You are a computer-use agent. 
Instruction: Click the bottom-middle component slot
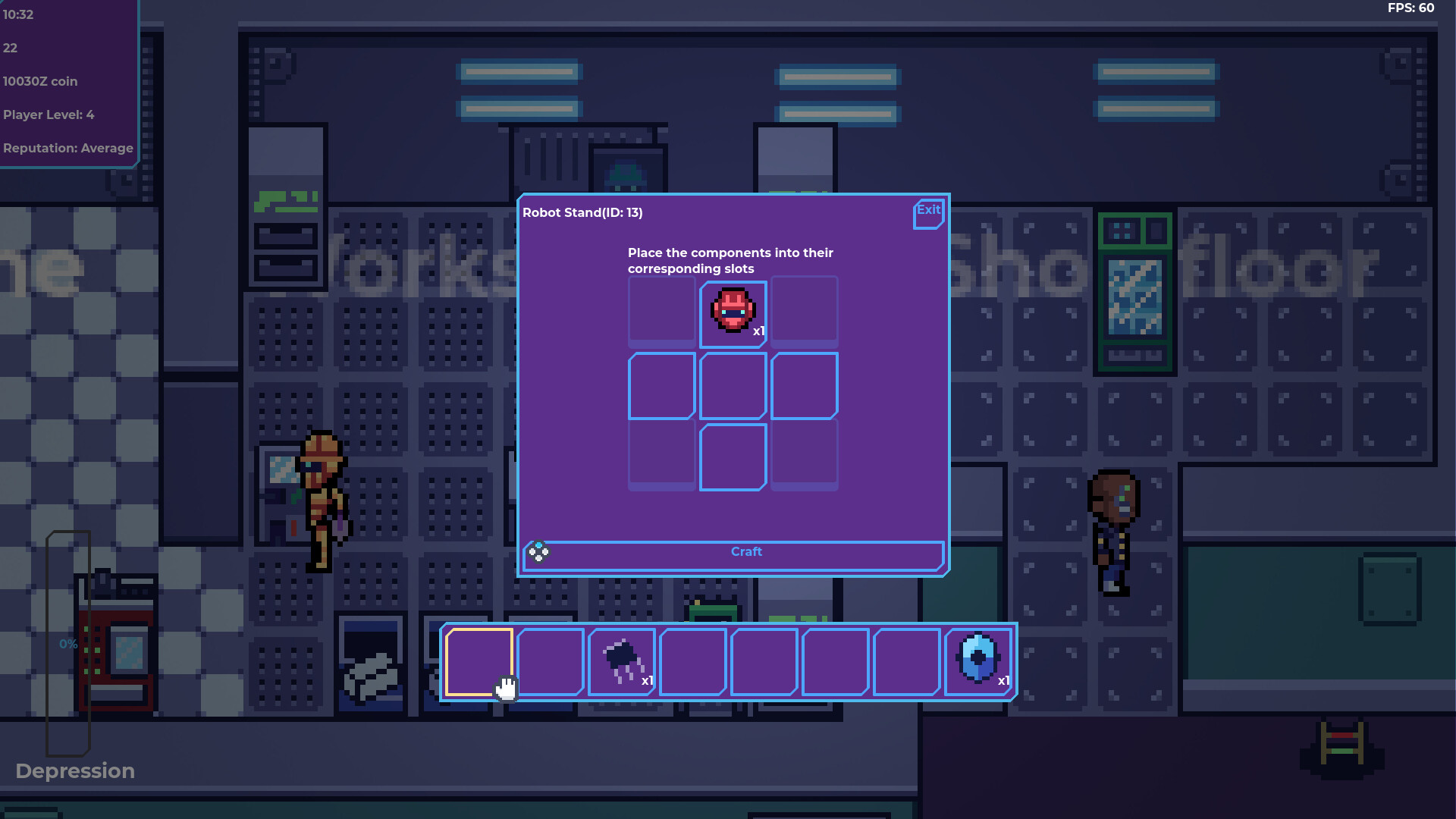(x=732, y=456)
